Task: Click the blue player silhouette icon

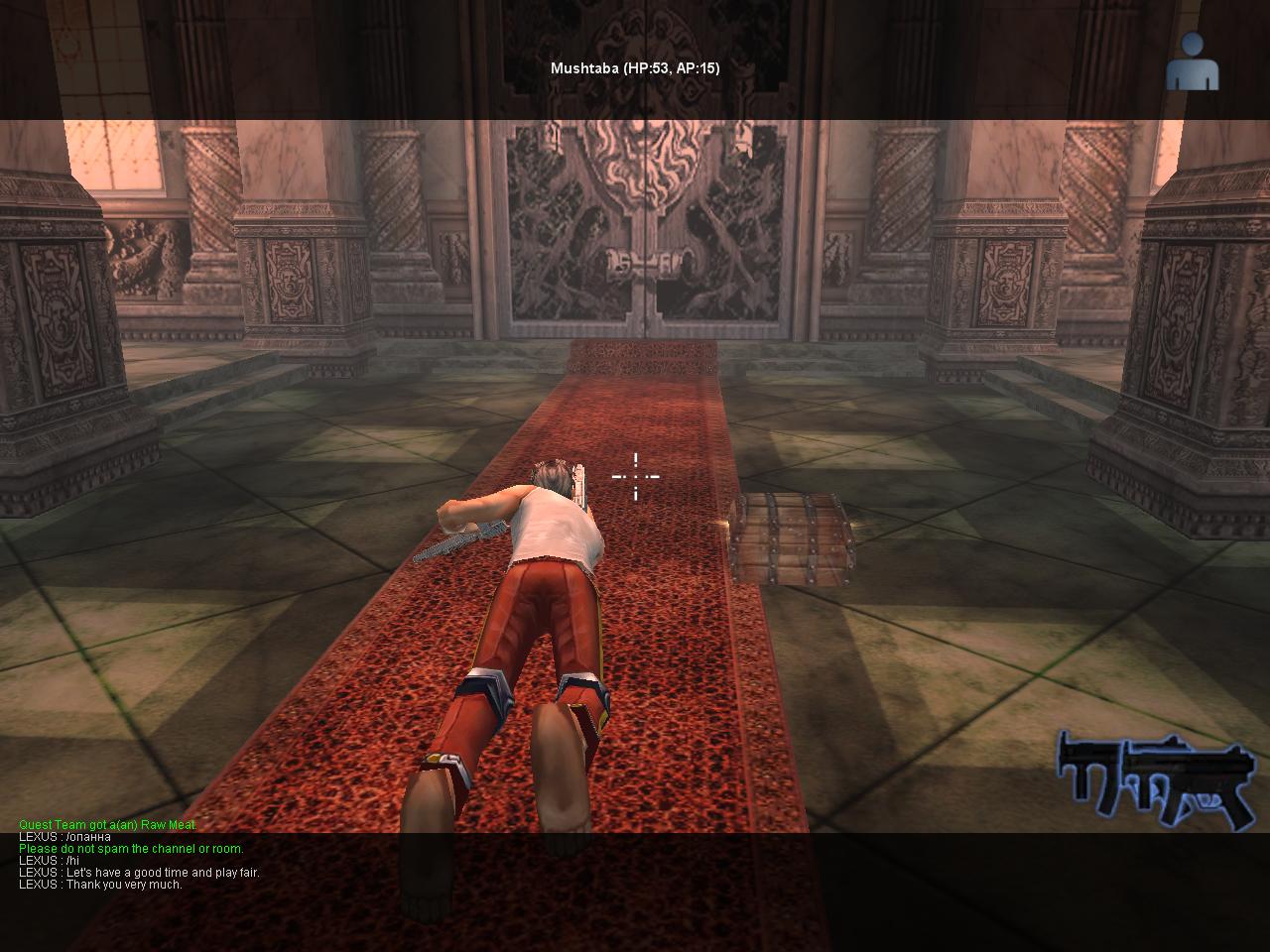Action: (x=1192, y=61)
